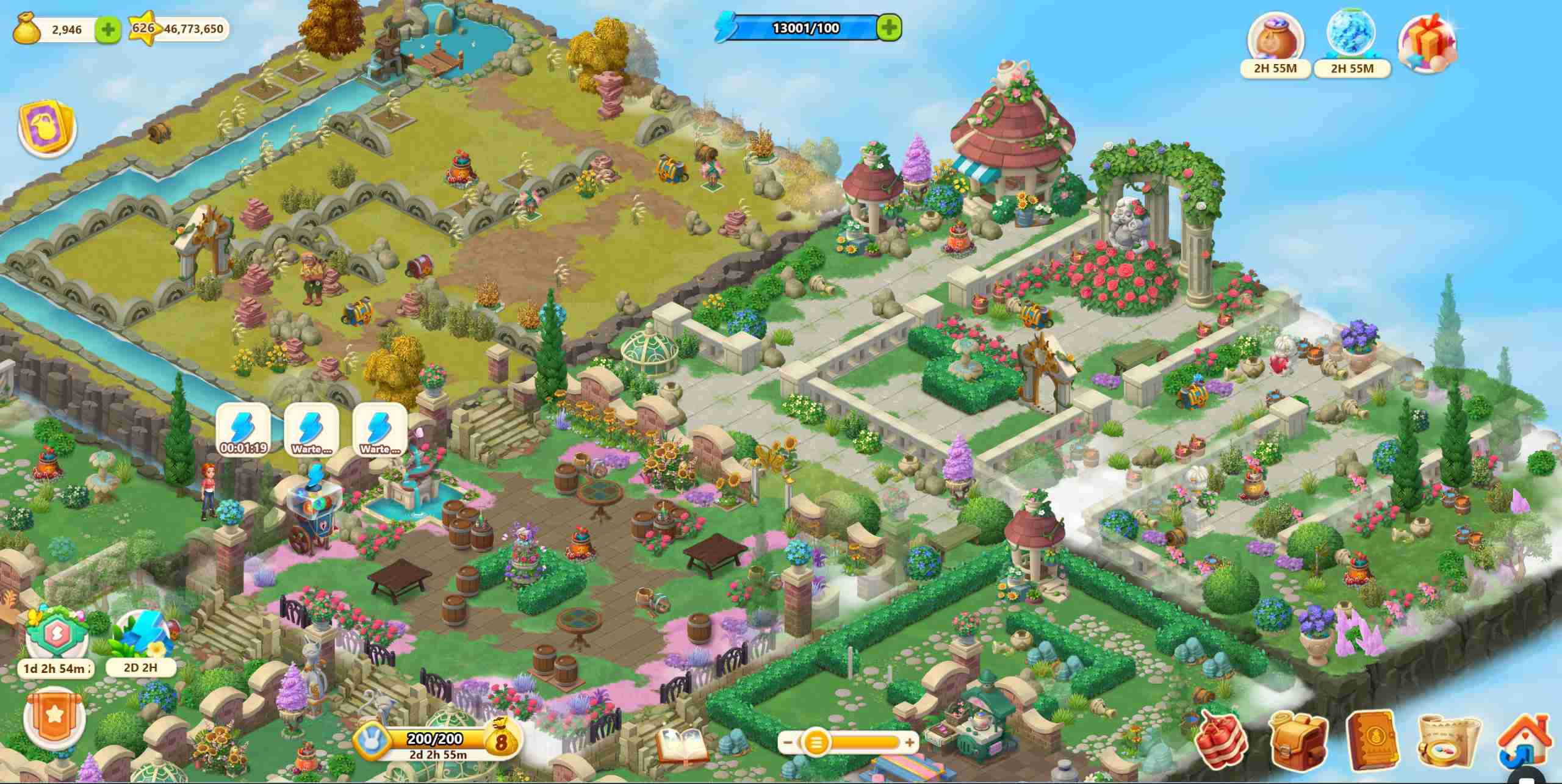The height and width of the screenshot is (784, 1562).
Task: Open the orange star banner menu
Action: click(54, 717)
